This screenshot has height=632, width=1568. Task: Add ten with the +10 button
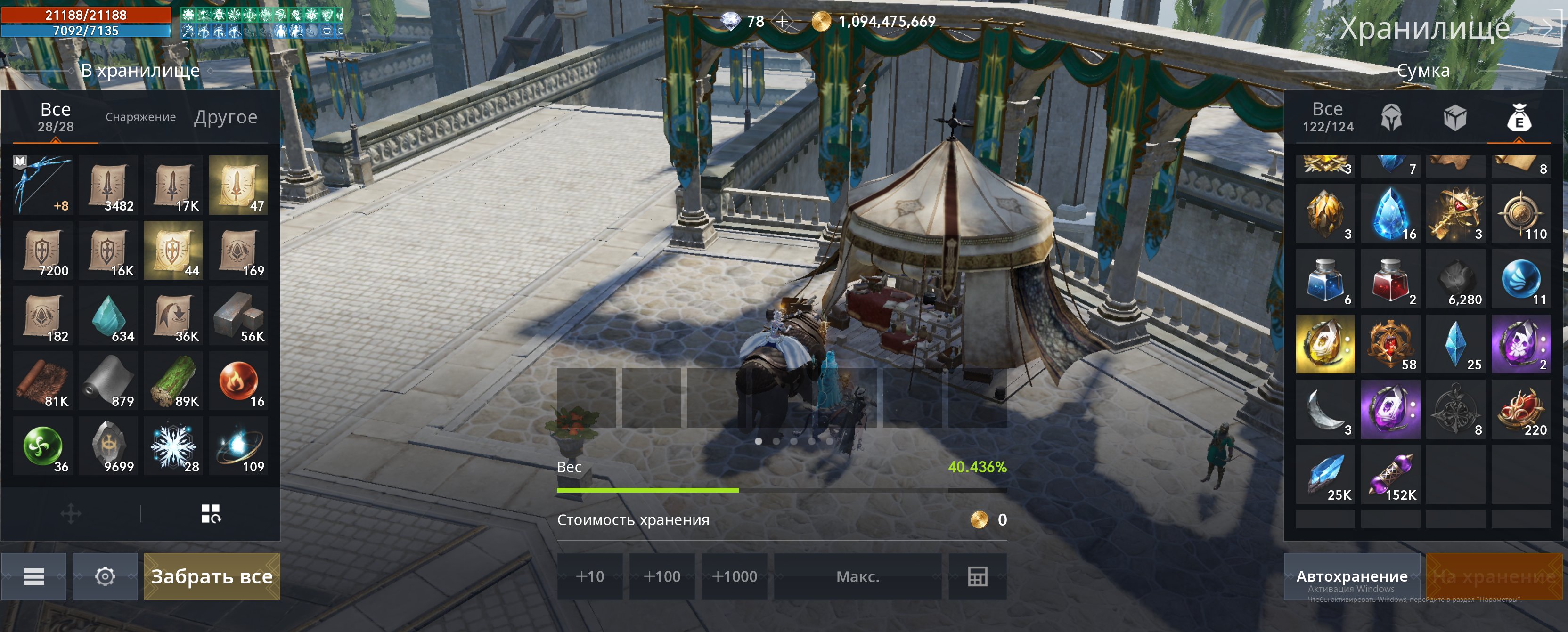point(589,576)
